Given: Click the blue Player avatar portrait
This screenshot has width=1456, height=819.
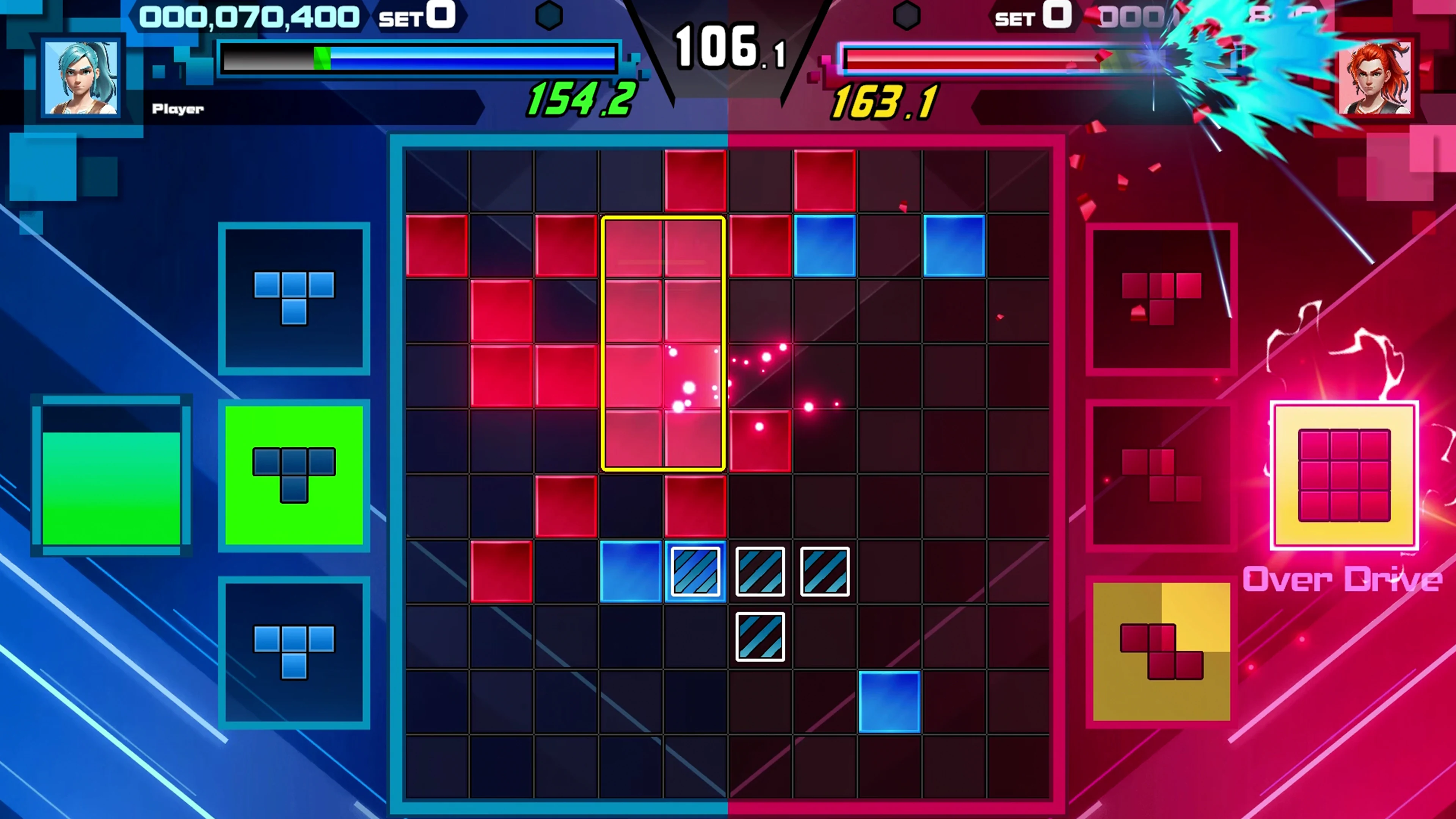Looking at the screenshot, I should (x=81, y=79).
